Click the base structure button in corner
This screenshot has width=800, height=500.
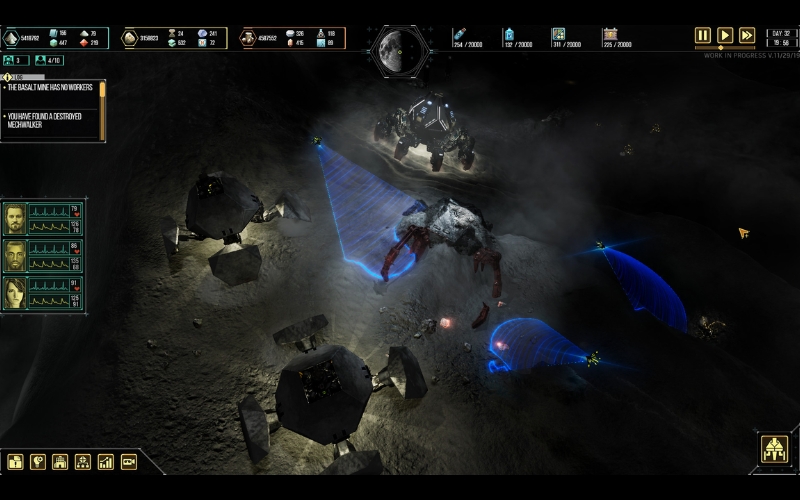[x=773, y=449]
